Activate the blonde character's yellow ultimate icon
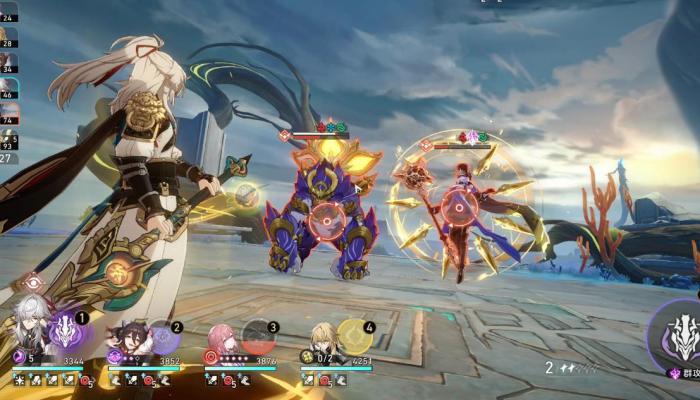Image resolution: width=700 pixels, height=400 pixels. [354, 337]
